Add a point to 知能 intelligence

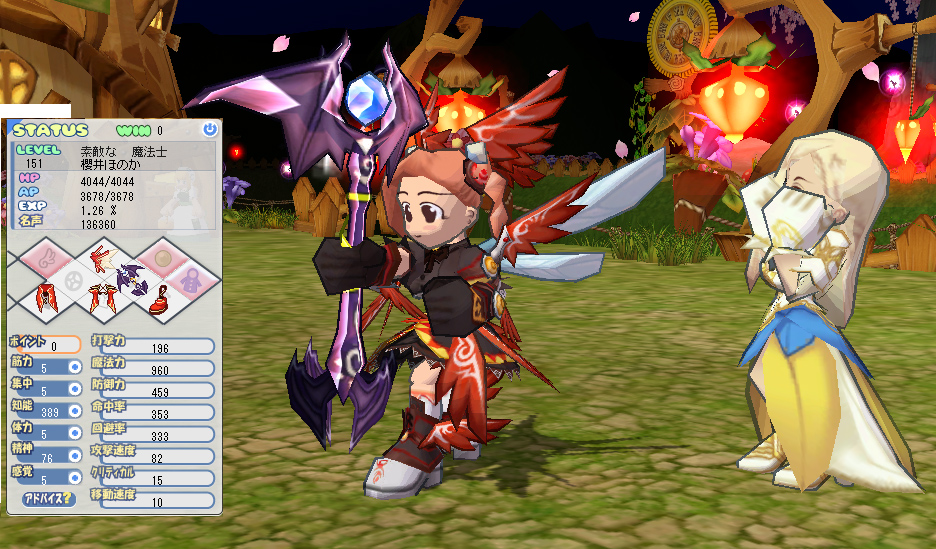(x=74, y=411)
